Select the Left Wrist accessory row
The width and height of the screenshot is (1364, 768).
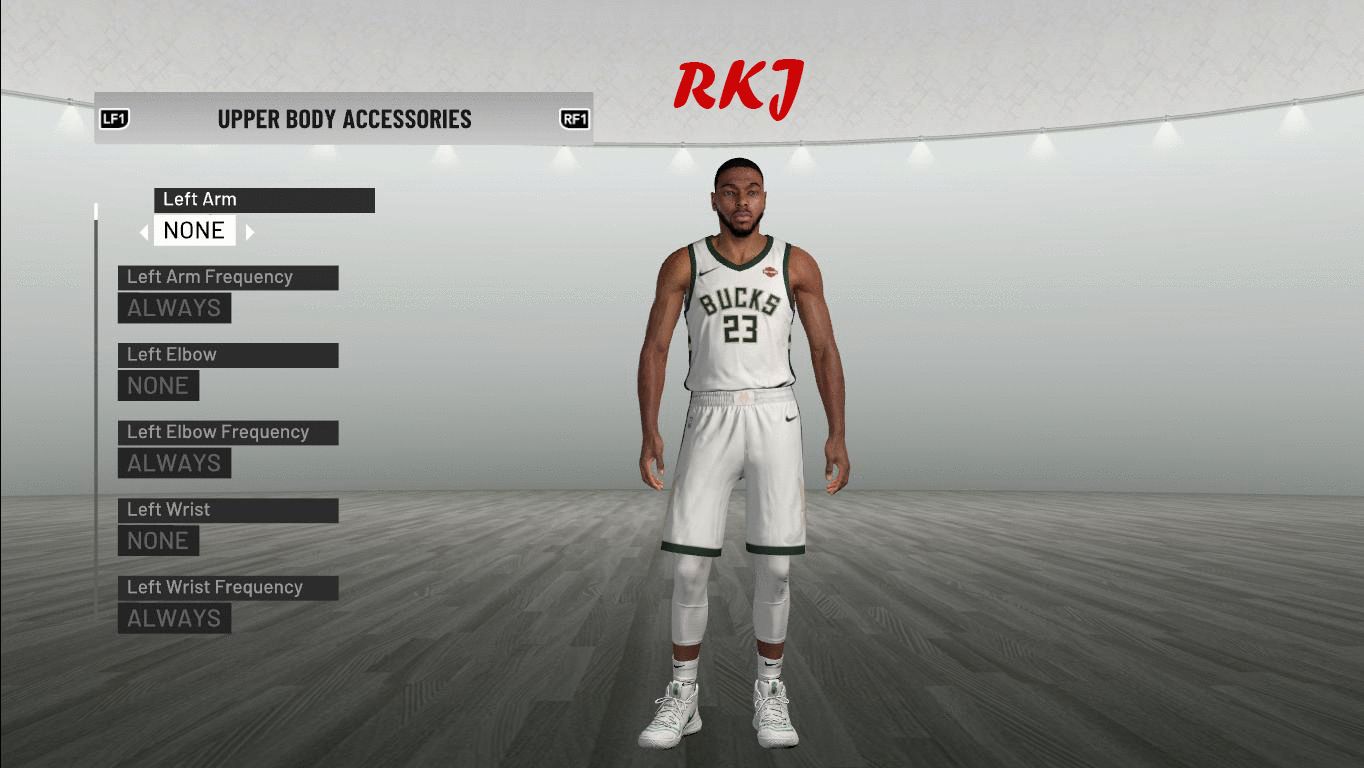pyautogui.click(x=228, y=510)
